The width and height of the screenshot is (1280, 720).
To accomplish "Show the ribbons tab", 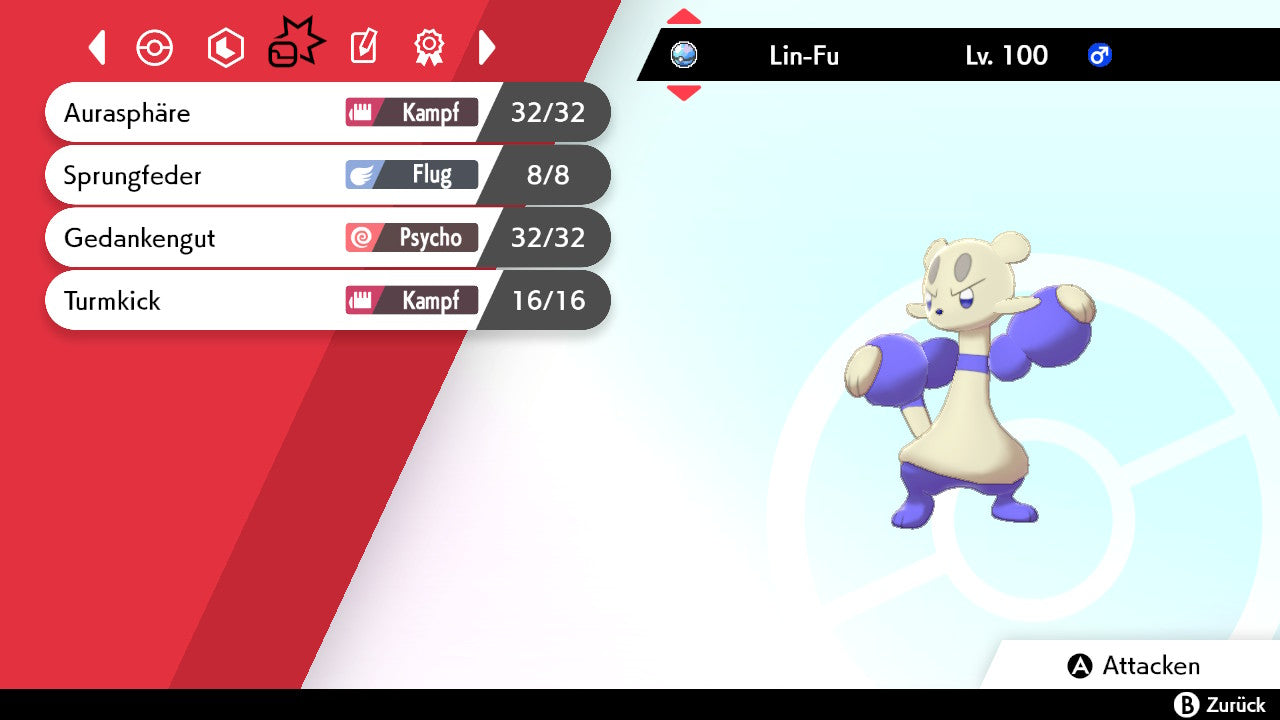I will point(429,47).
